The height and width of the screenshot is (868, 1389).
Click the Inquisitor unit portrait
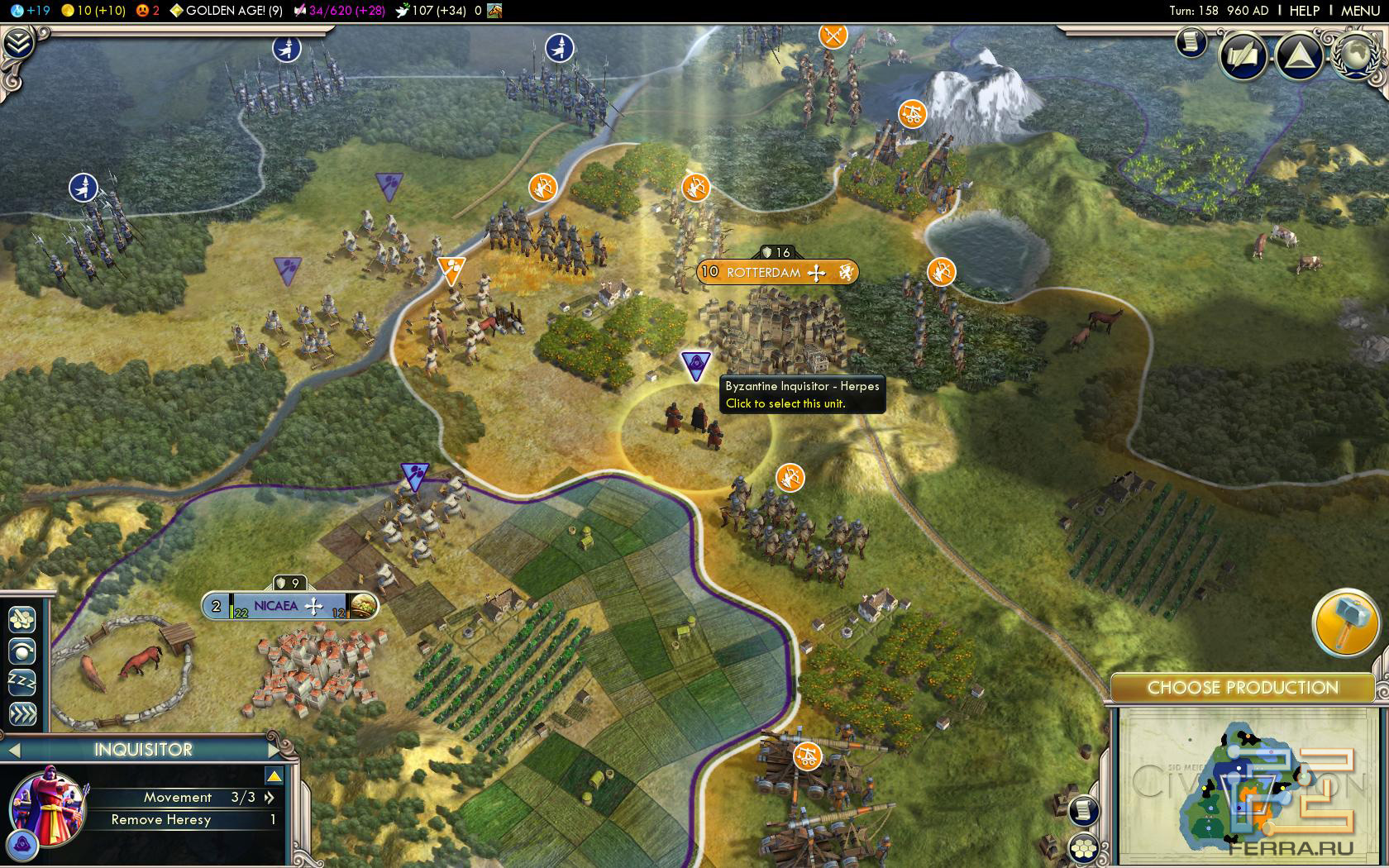[x=47, y=806]
